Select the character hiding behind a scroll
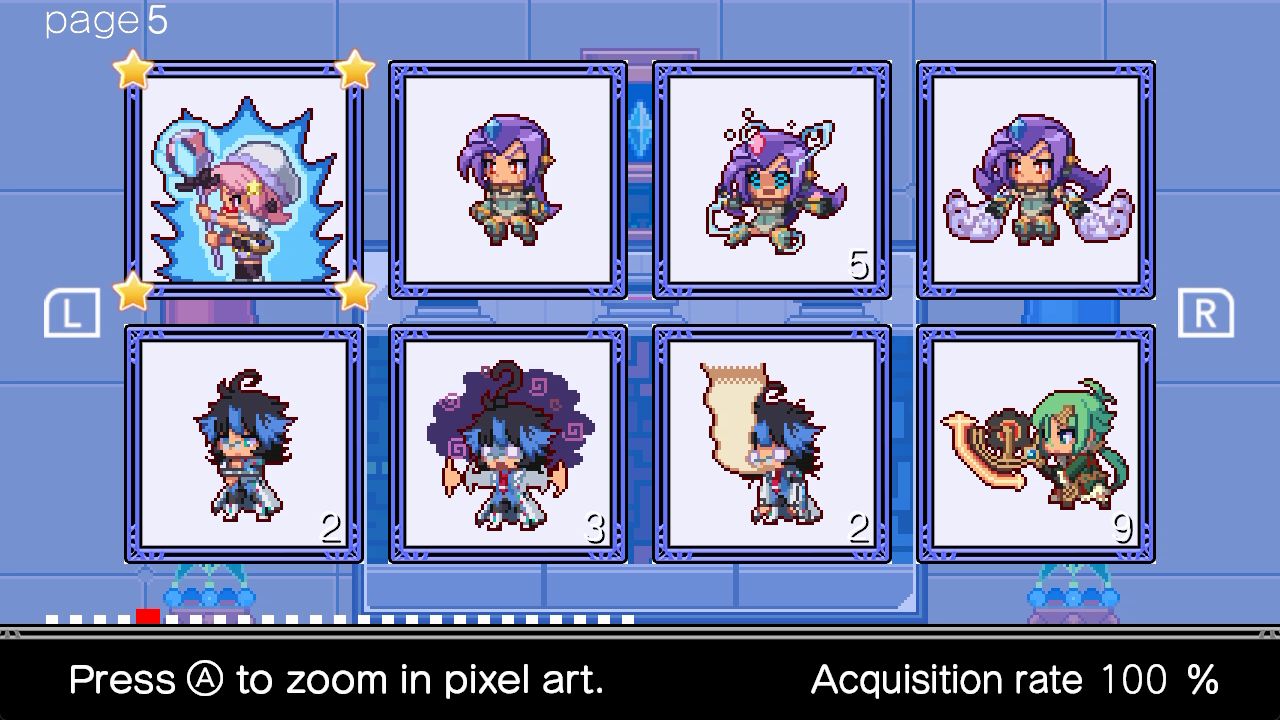This screenshot has width=1280, height=720. click(x=772, y=445)
